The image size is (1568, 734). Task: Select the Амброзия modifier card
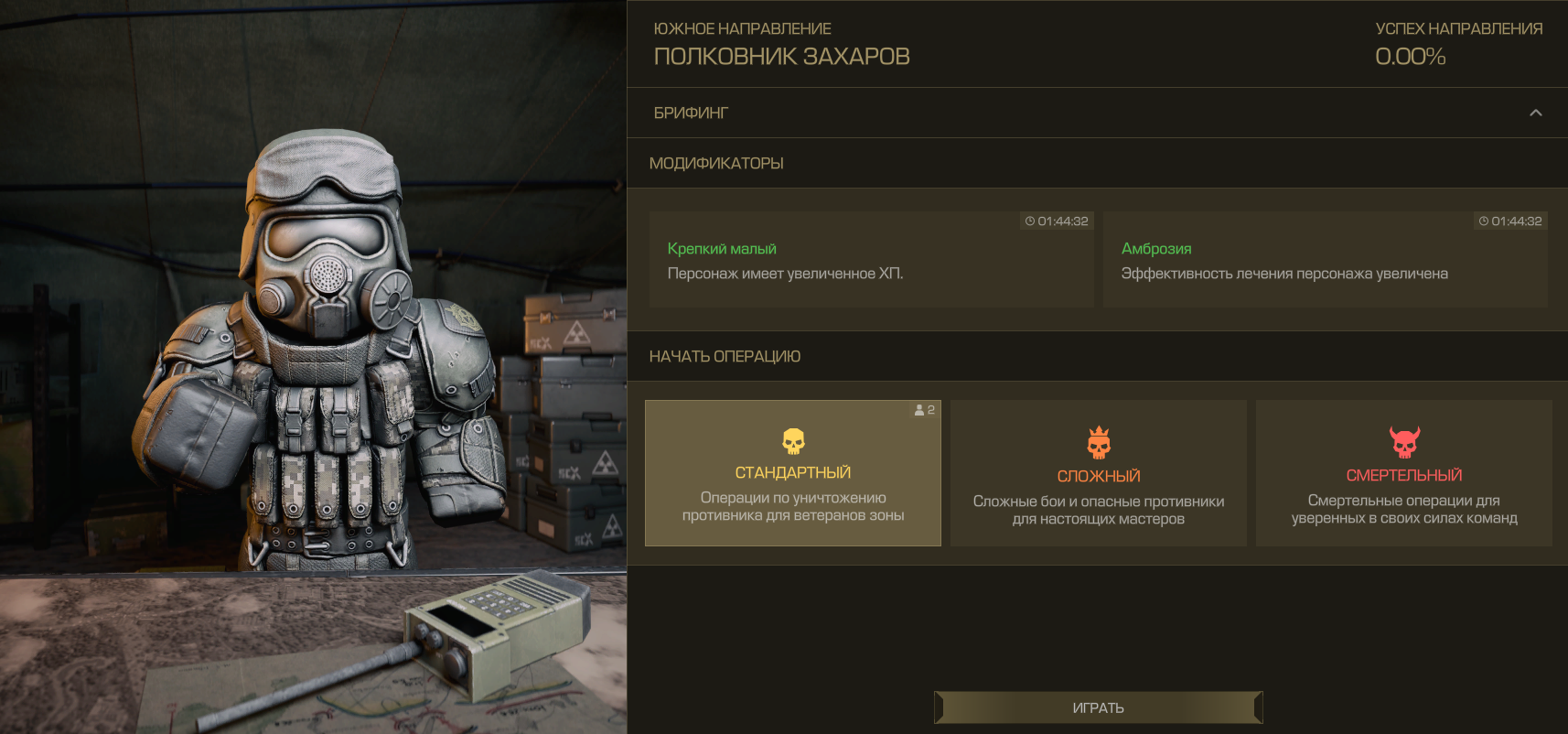coord(1325,260)
